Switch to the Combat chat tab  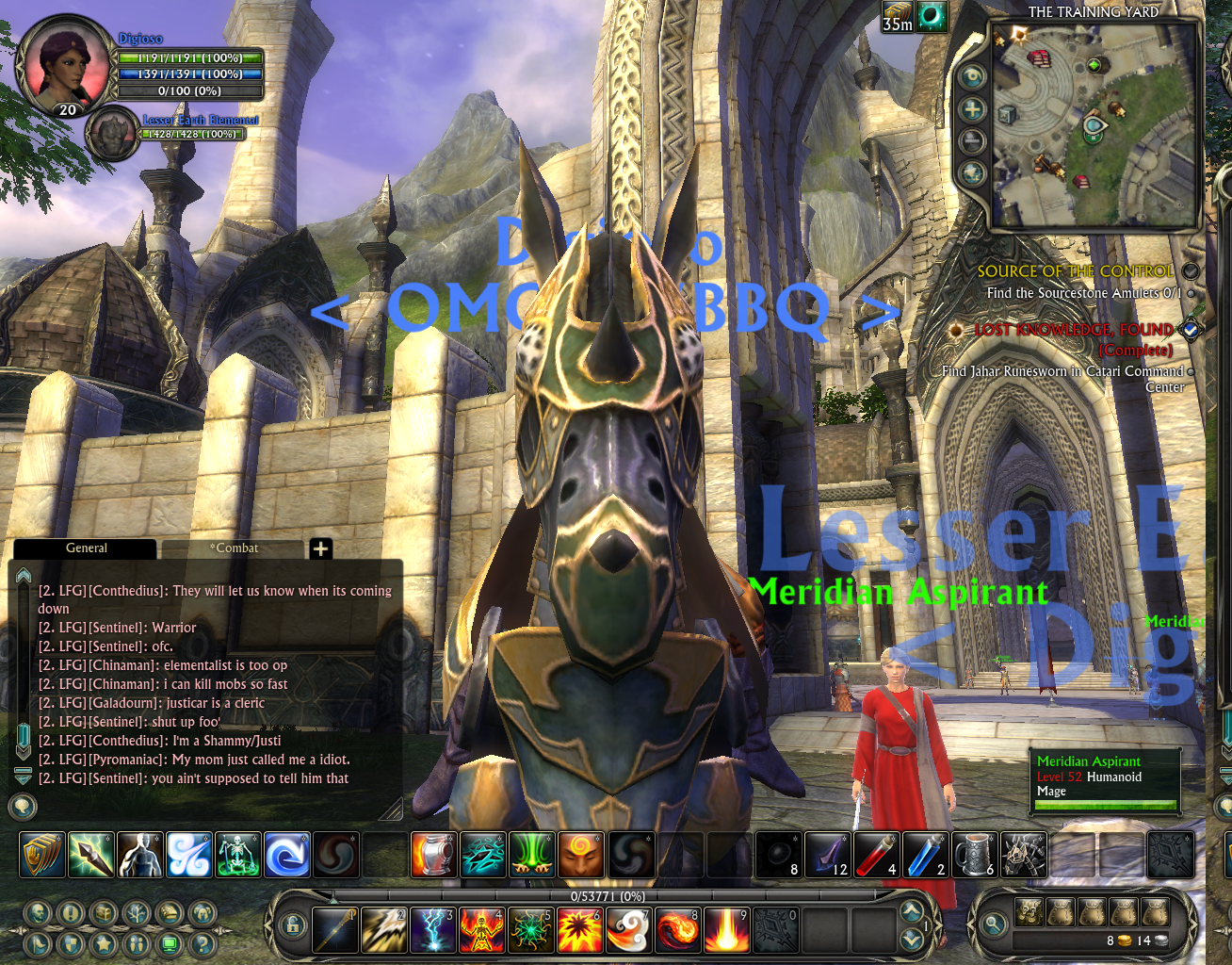coord(234,548)
